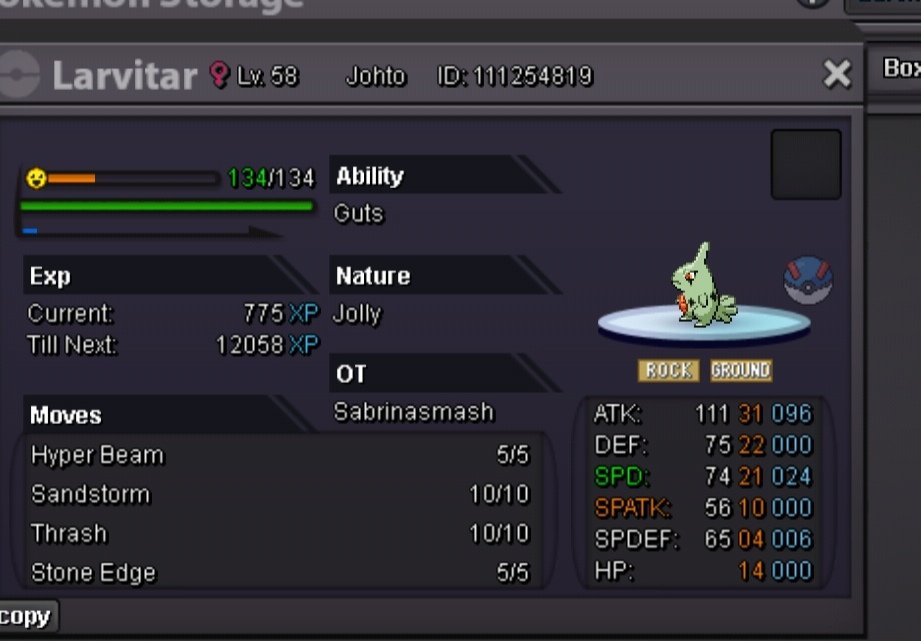Click the Rock type badge
The image size is (921, 641).
668,371
